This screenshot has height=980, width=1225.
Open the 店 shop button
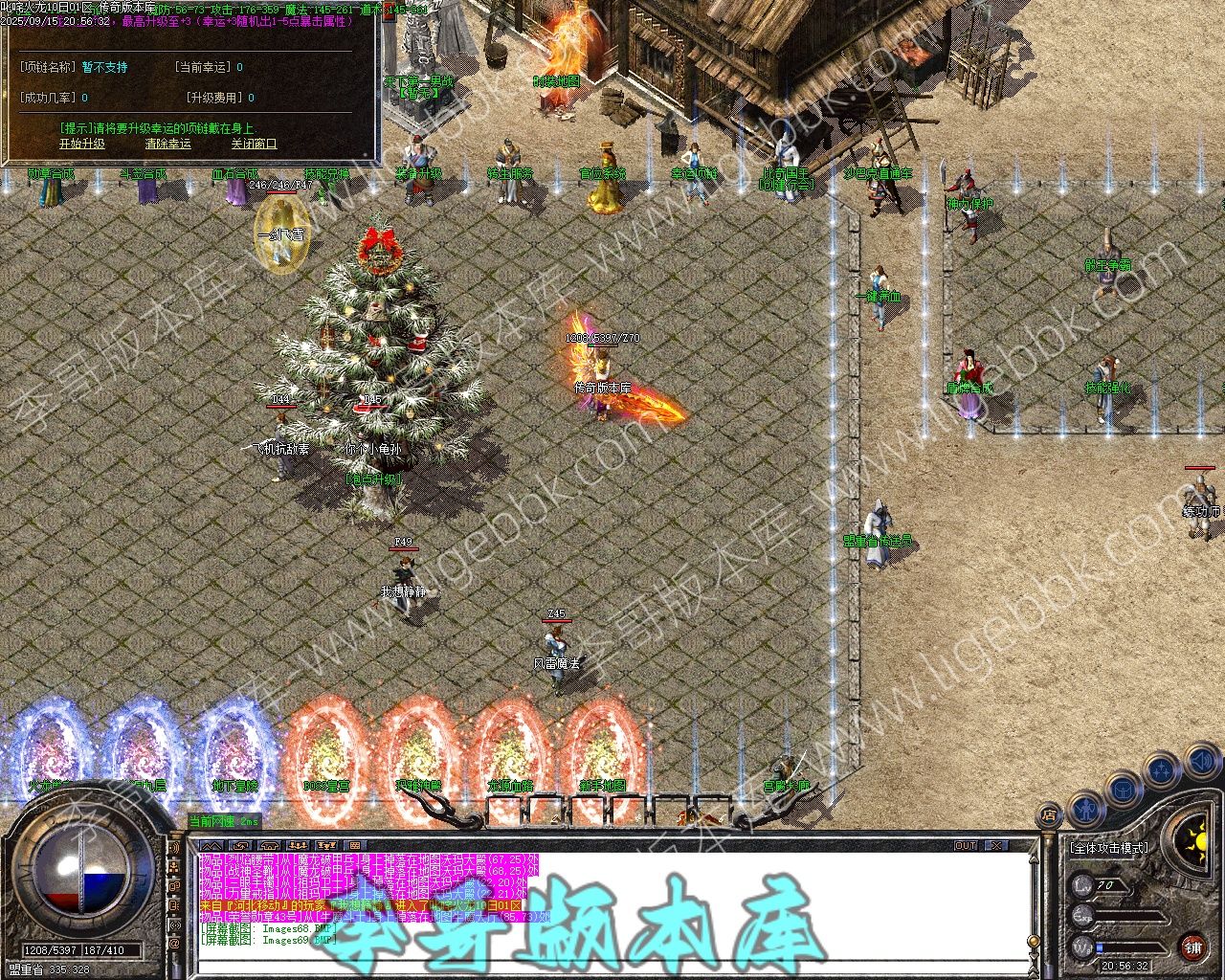(1049, 816)
